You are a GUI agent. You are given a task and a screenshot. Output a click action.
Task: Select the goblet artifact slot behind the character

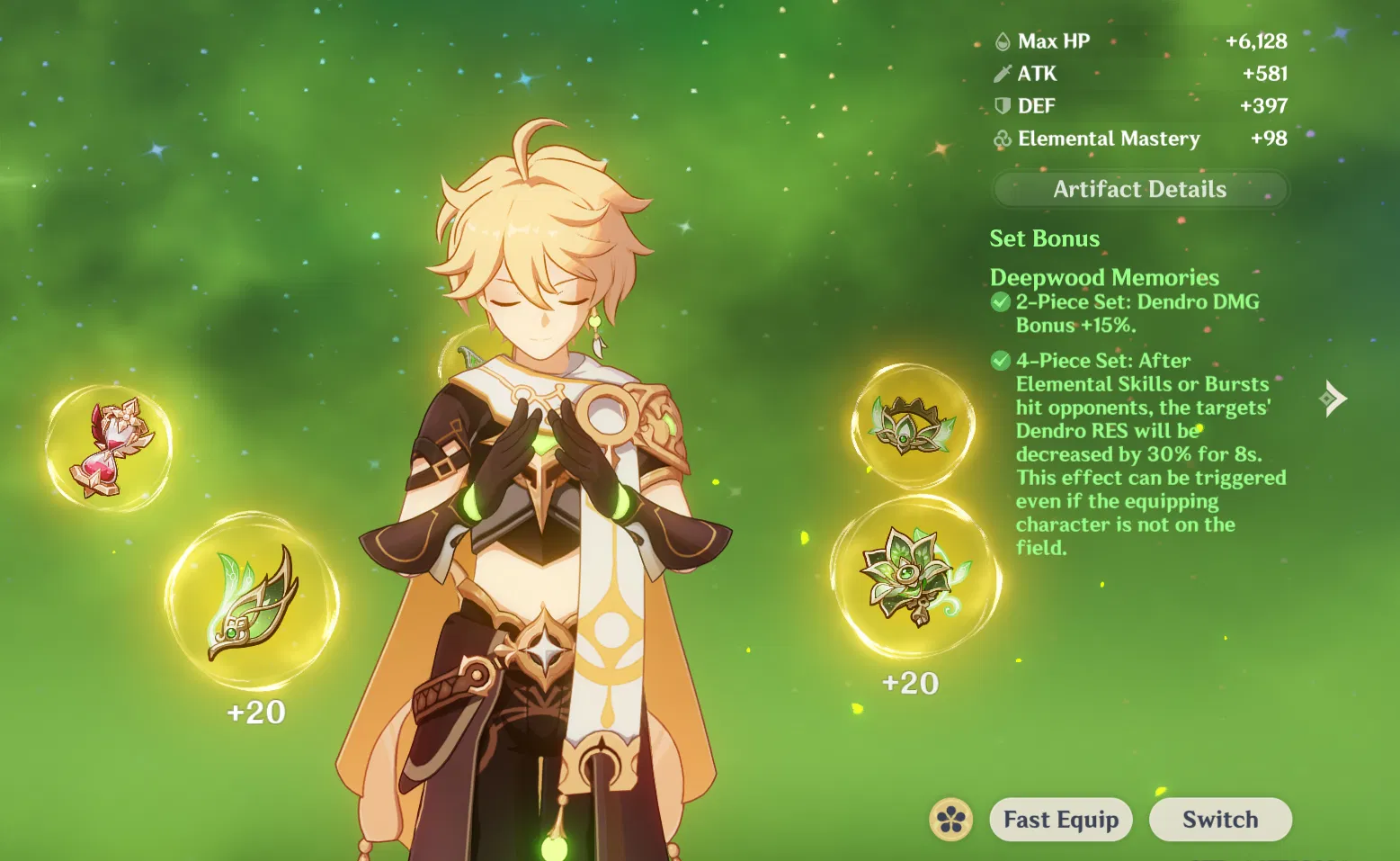coord(466,358)
